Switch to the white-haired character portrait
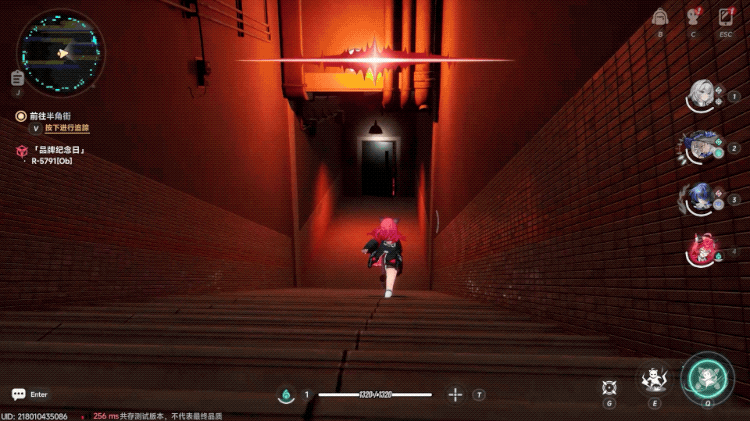 pyautogui.click(x=702, y=96)
